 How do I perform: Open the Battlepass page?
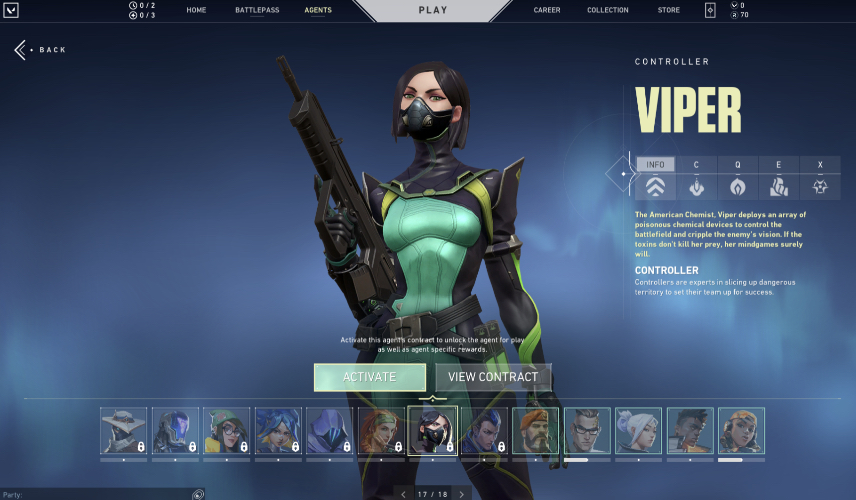(257, 10)
